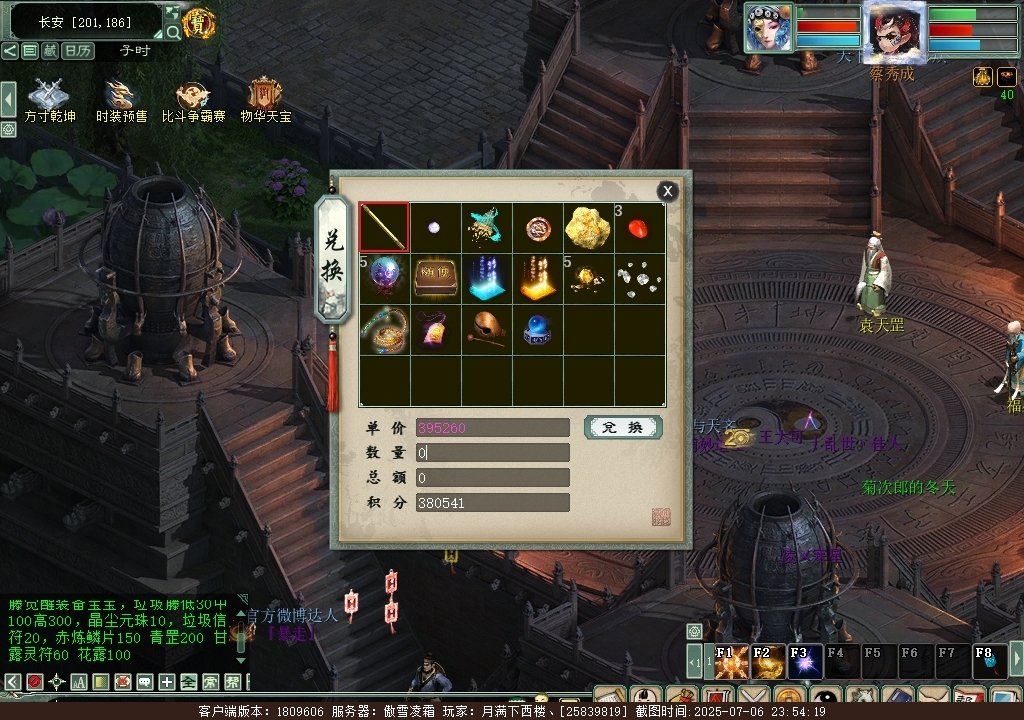
Task: Select the purple crystal orb item
Action: click(384, 279)
